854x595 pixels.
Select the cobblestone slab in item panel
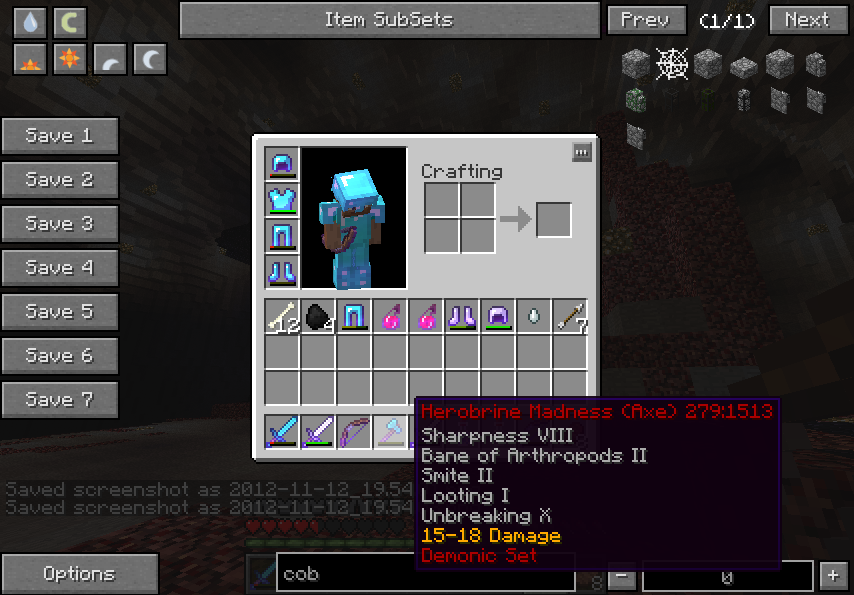coord(743,67)
